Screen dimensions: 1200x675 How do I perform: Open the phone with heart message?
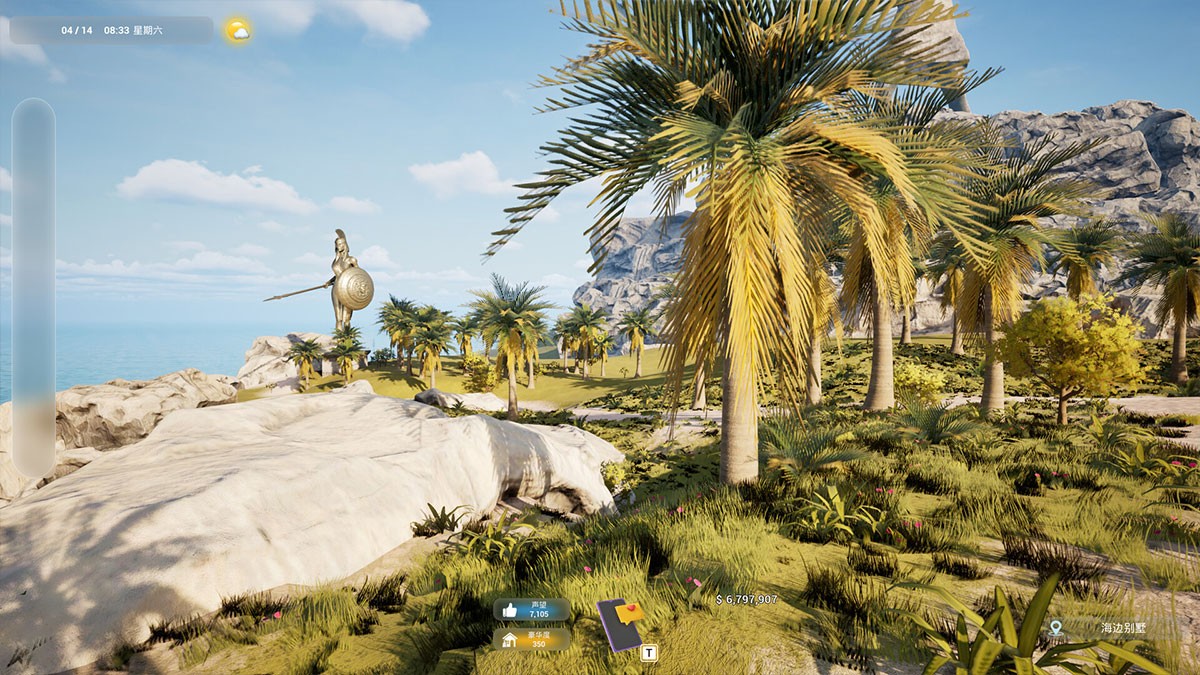click(620, 624)
